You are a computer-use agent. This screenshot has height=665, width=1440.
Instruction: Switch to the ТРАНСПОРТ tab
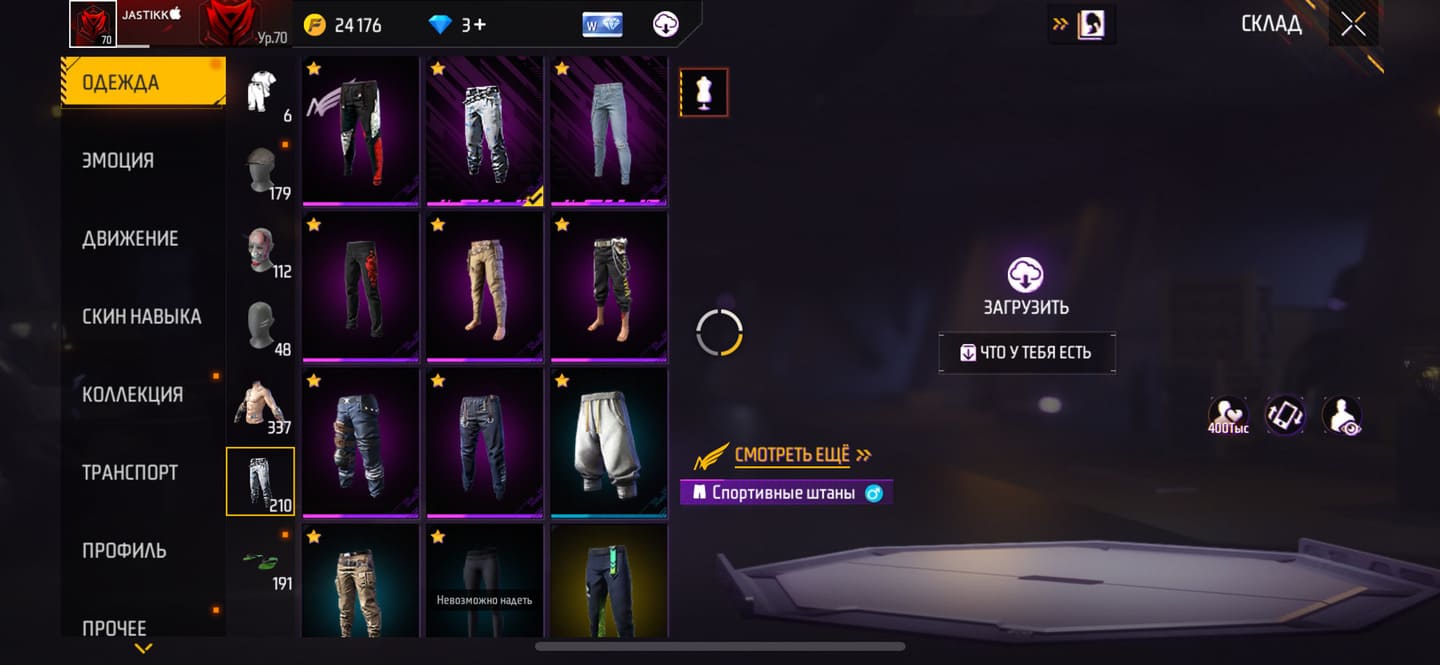click(130, 472)
